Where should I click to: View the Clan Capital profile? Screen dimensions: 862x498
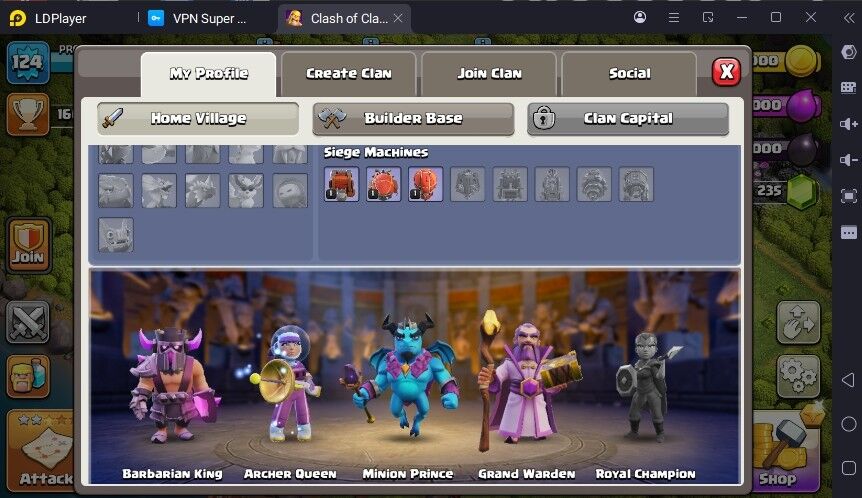pos(627,118)
